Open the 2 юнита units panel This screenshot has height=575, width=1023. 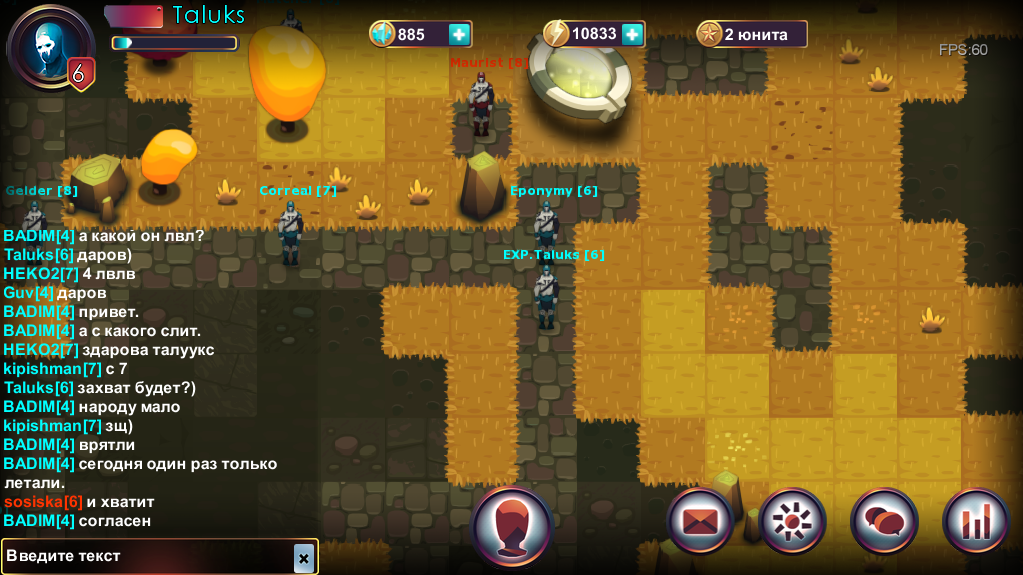click(752, 34)
